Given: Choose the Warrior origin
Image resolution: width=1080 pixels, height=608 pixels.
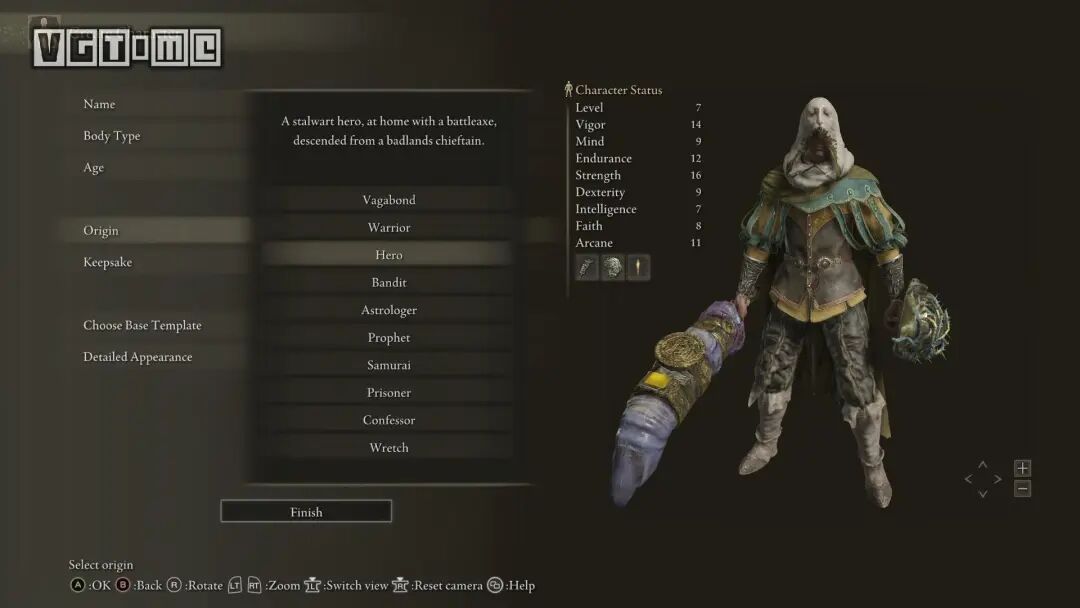Looking at the screenshot, I should (x=388, y=228).
